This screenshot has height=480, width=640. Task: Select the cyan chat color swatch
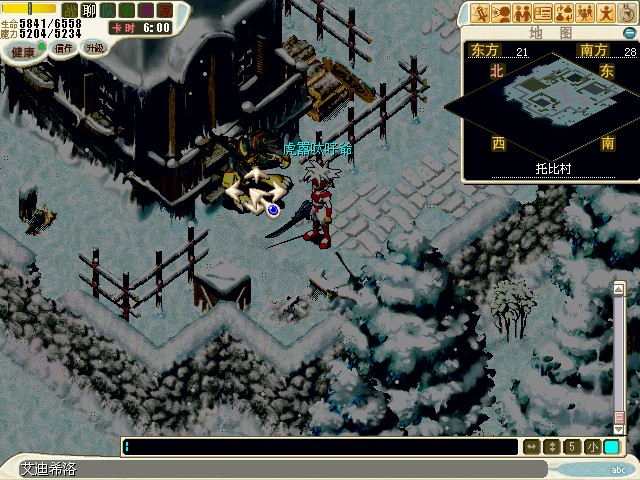click(611, 447)
